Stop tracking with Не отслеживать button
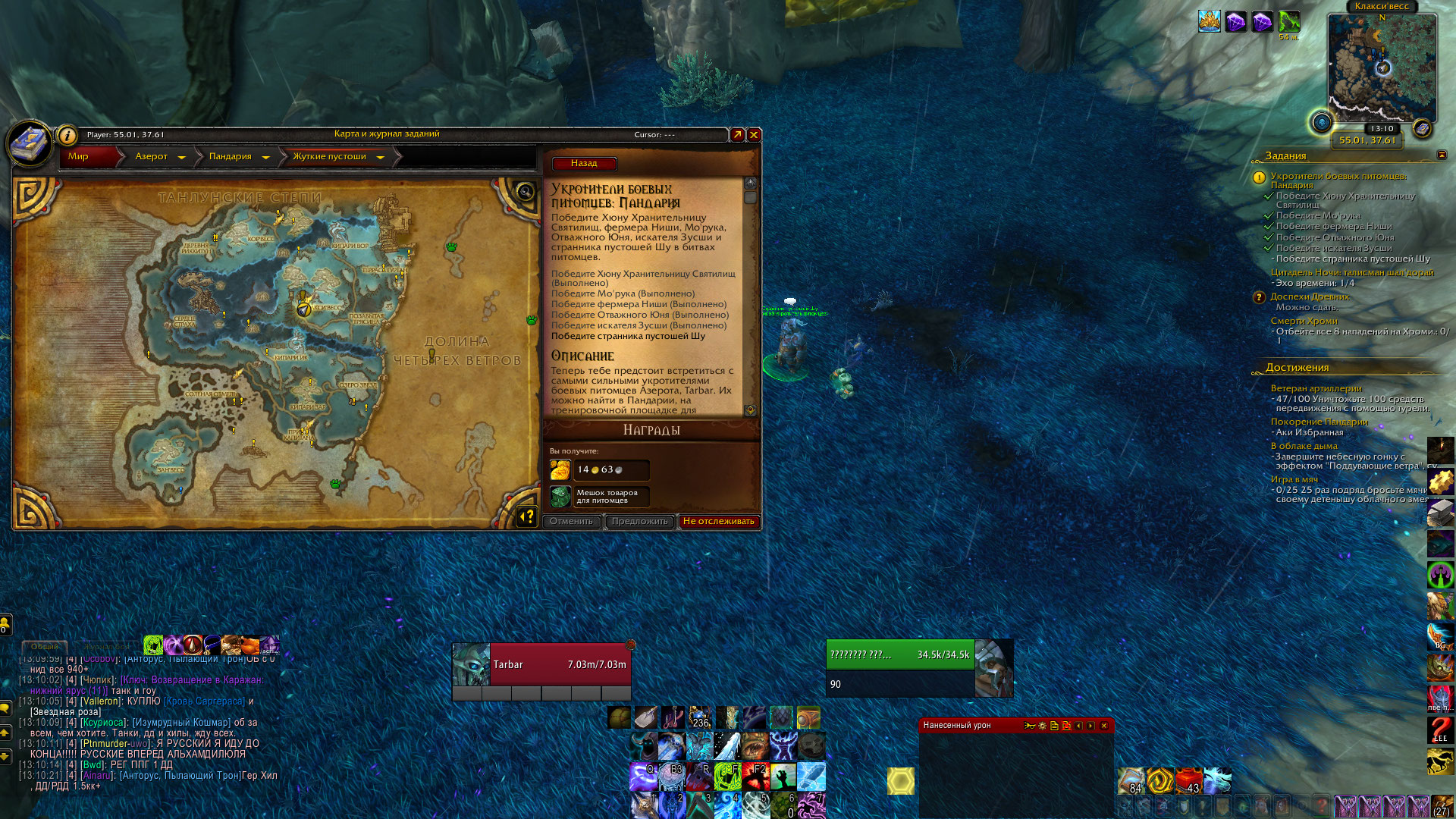 (718, 522)
